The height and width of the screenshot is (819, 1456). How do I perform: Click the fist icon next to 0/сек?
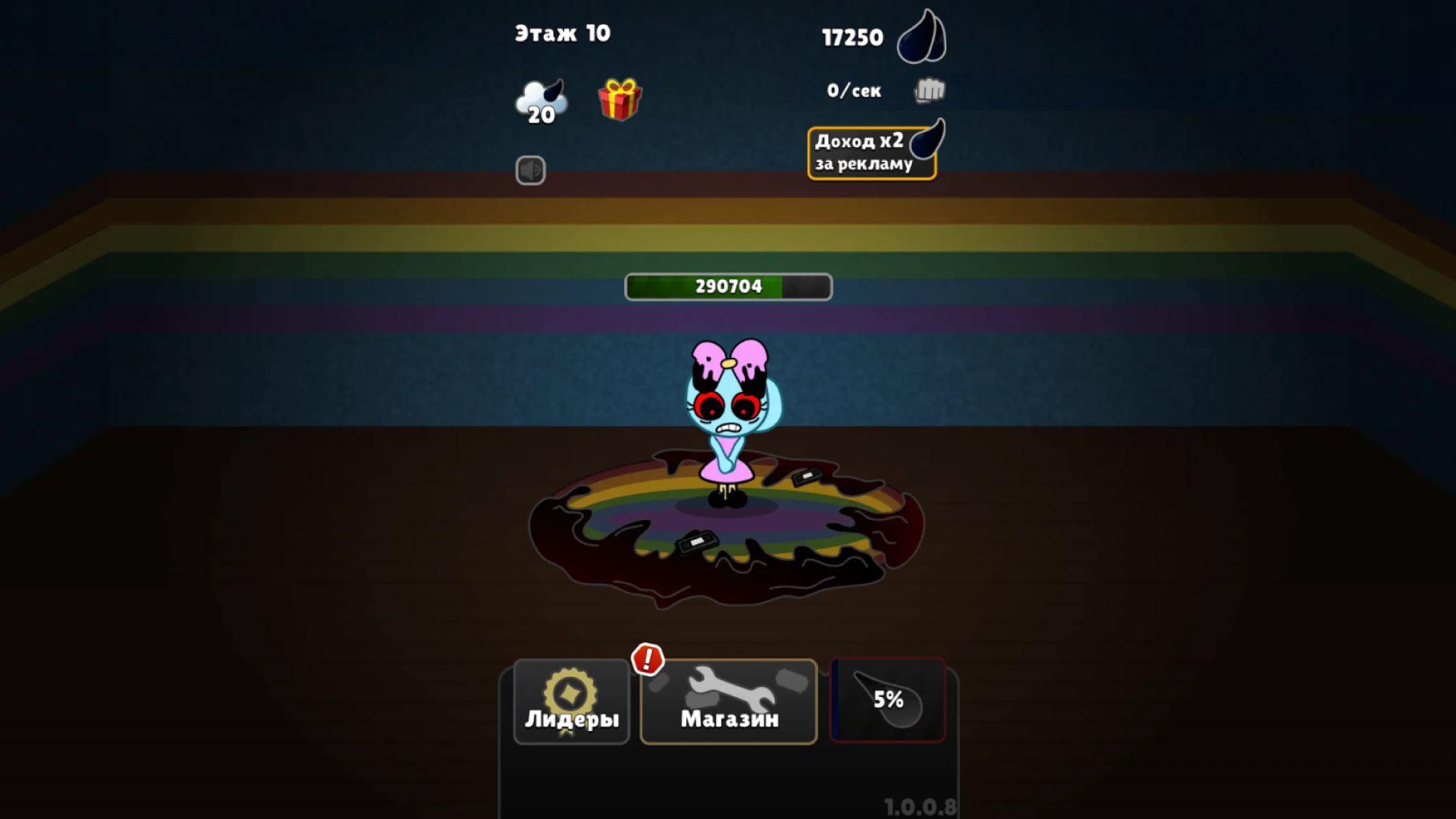pos(928,90)
